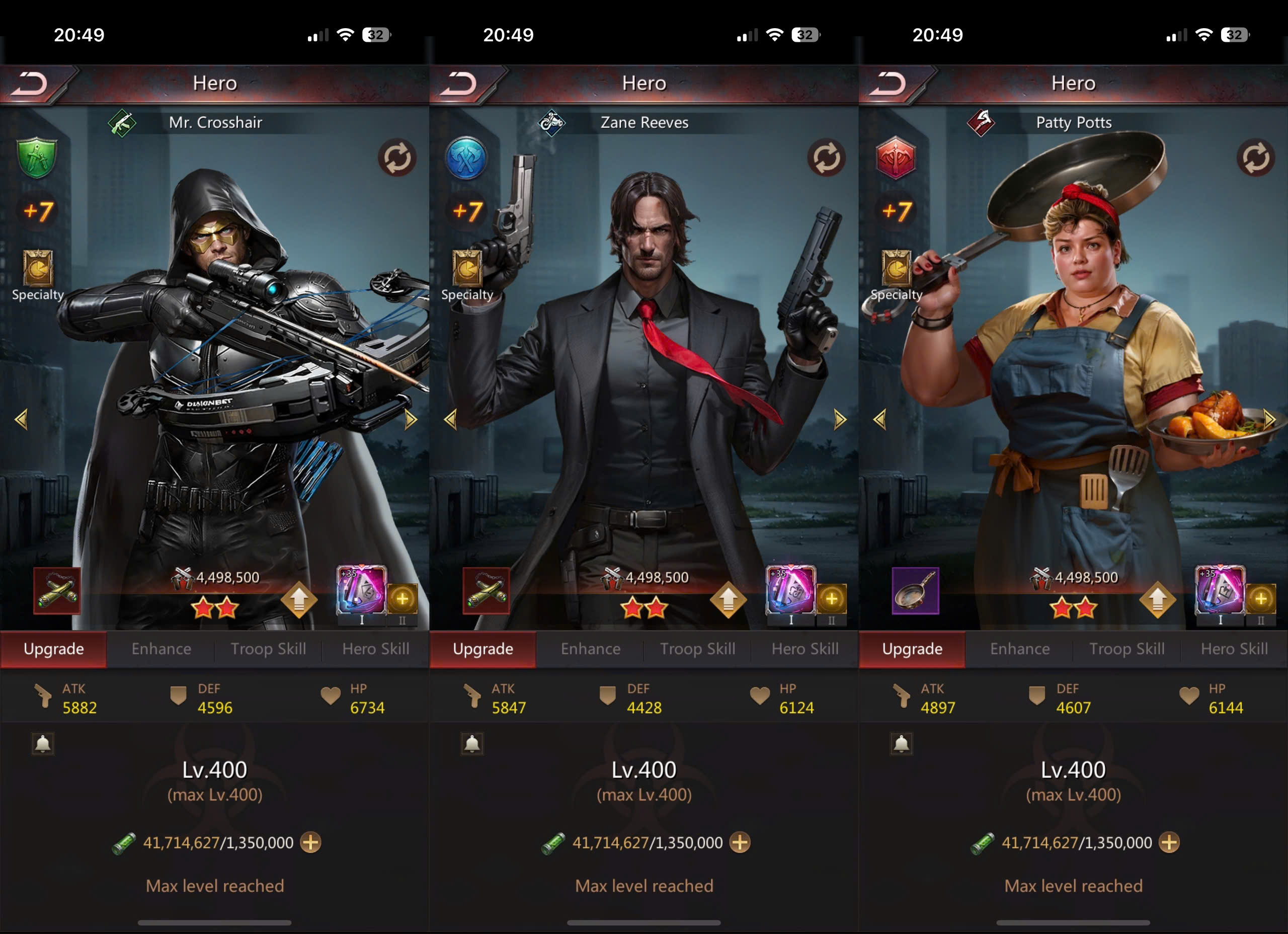Open Patty Potts' Hero Skill tab
This screenshot has height=934, width=1288.
1234,649
